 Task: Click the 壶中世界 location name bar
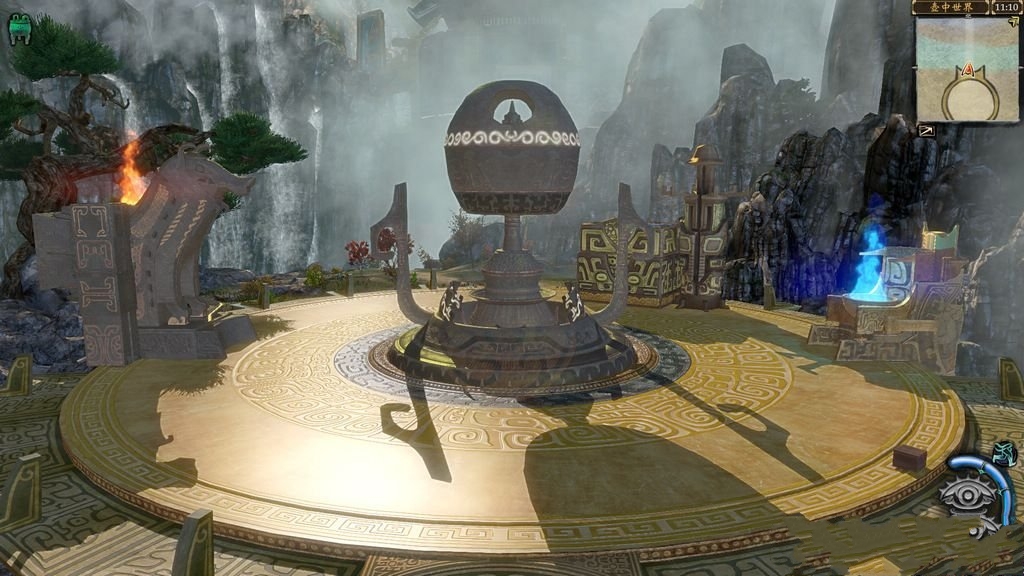coord(951,7)
